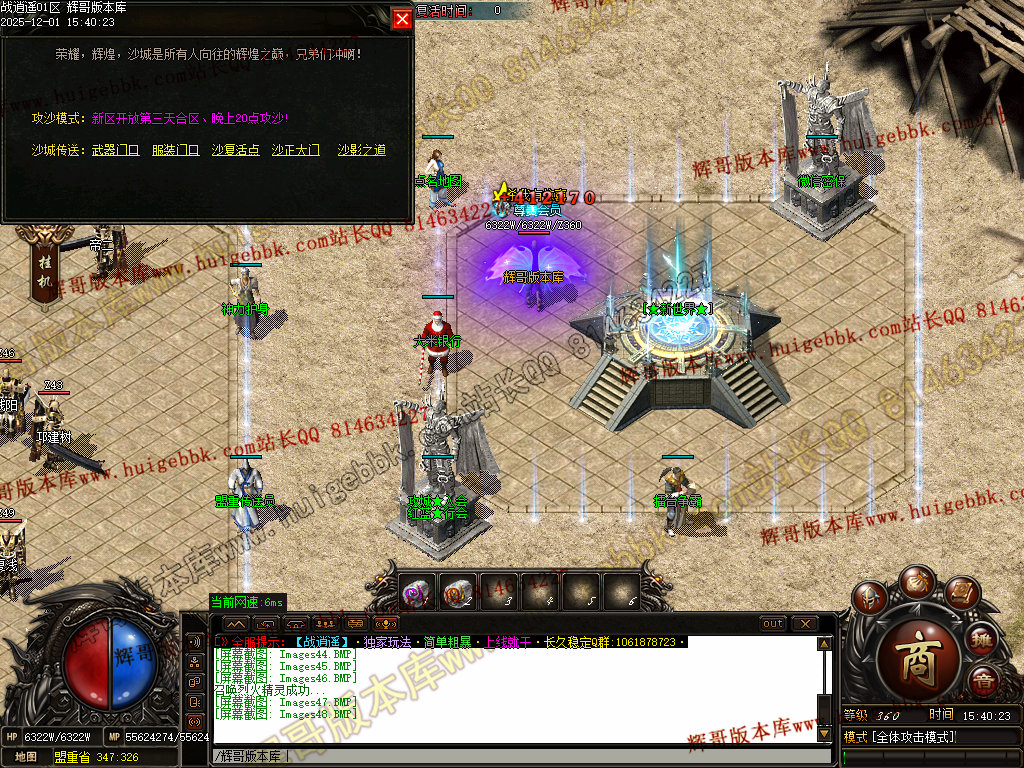Image resolution: width=1024 pixels, height=768 pixels.
Task: Open the 摊 stall button
Action: (x=982, y=640)
